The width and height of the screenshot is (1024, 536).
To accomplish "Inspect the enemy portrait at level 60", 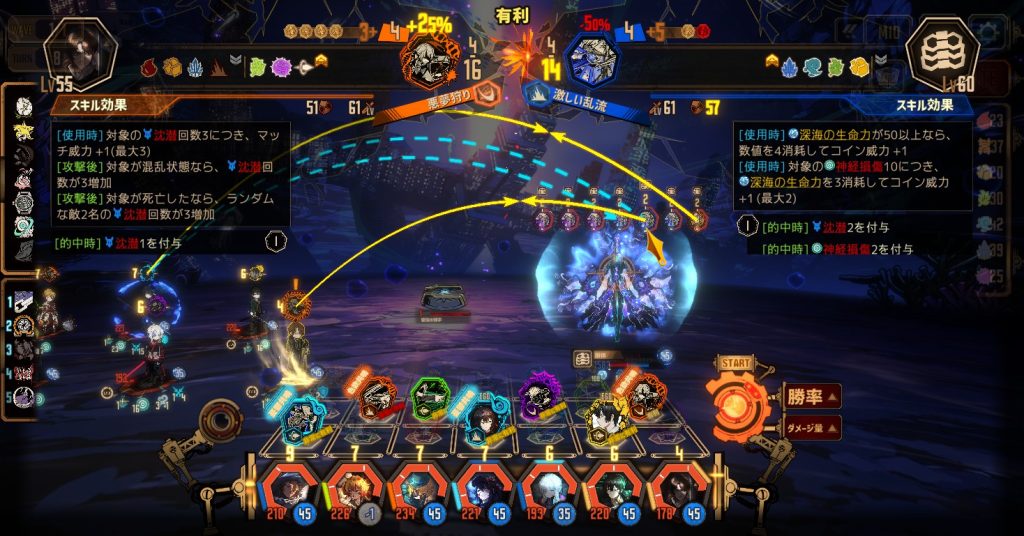I will (941, 55).
